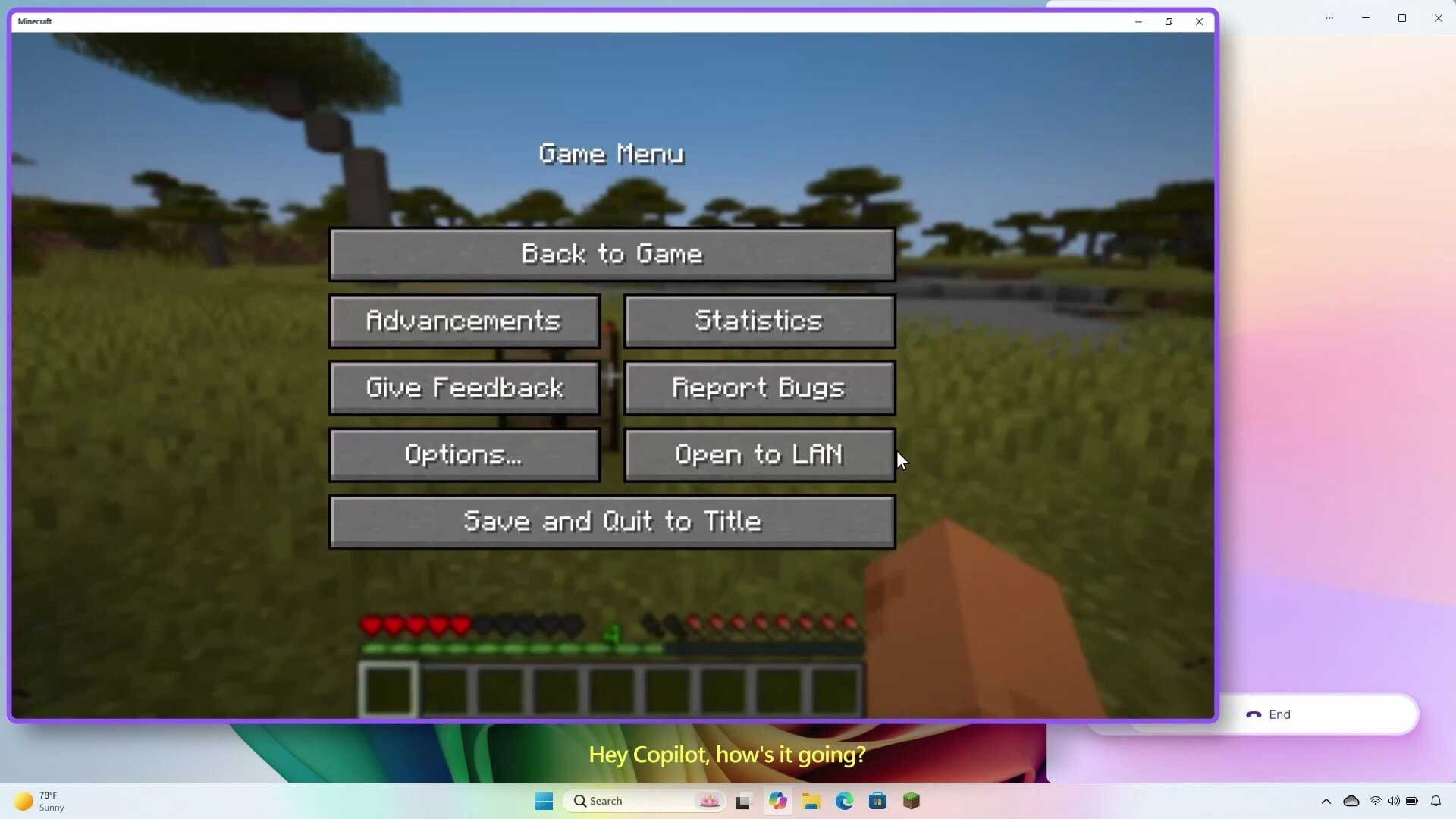1456x819 pixels.
Task: Save and Quit to Title
Action: pos(611,521)
